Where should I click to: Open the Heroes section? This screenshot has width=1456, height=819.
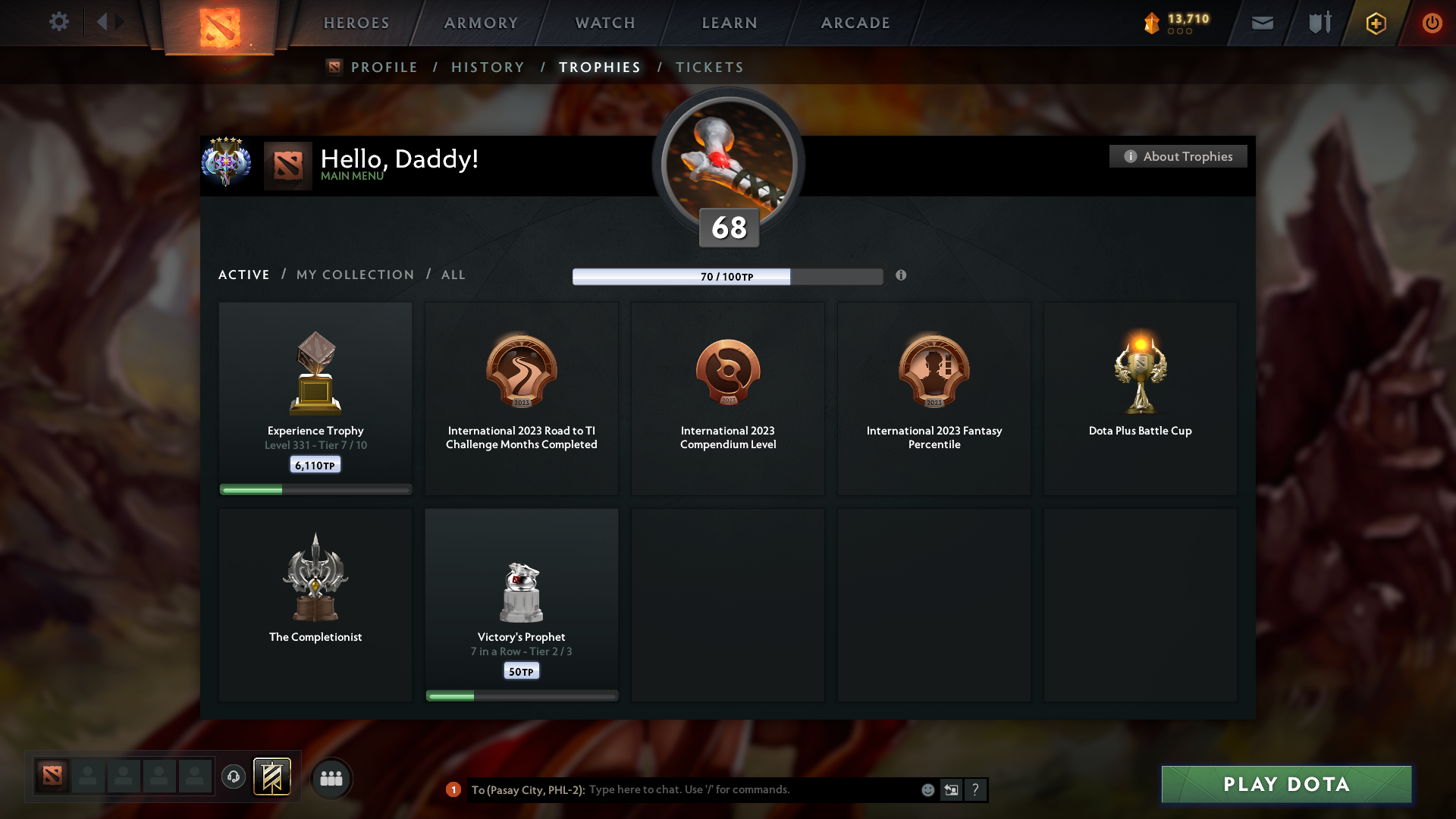click(x=356, y=23)
